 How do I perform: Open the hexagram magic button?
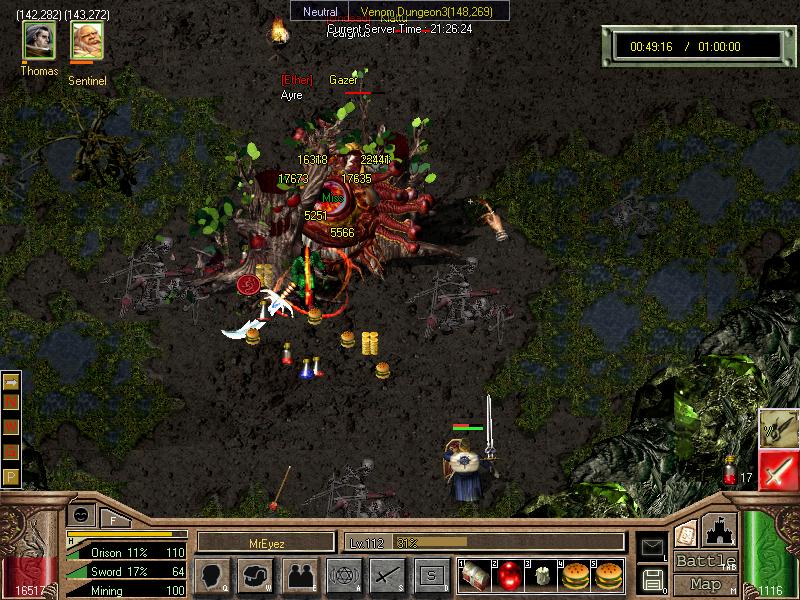[x=344, y=575]
